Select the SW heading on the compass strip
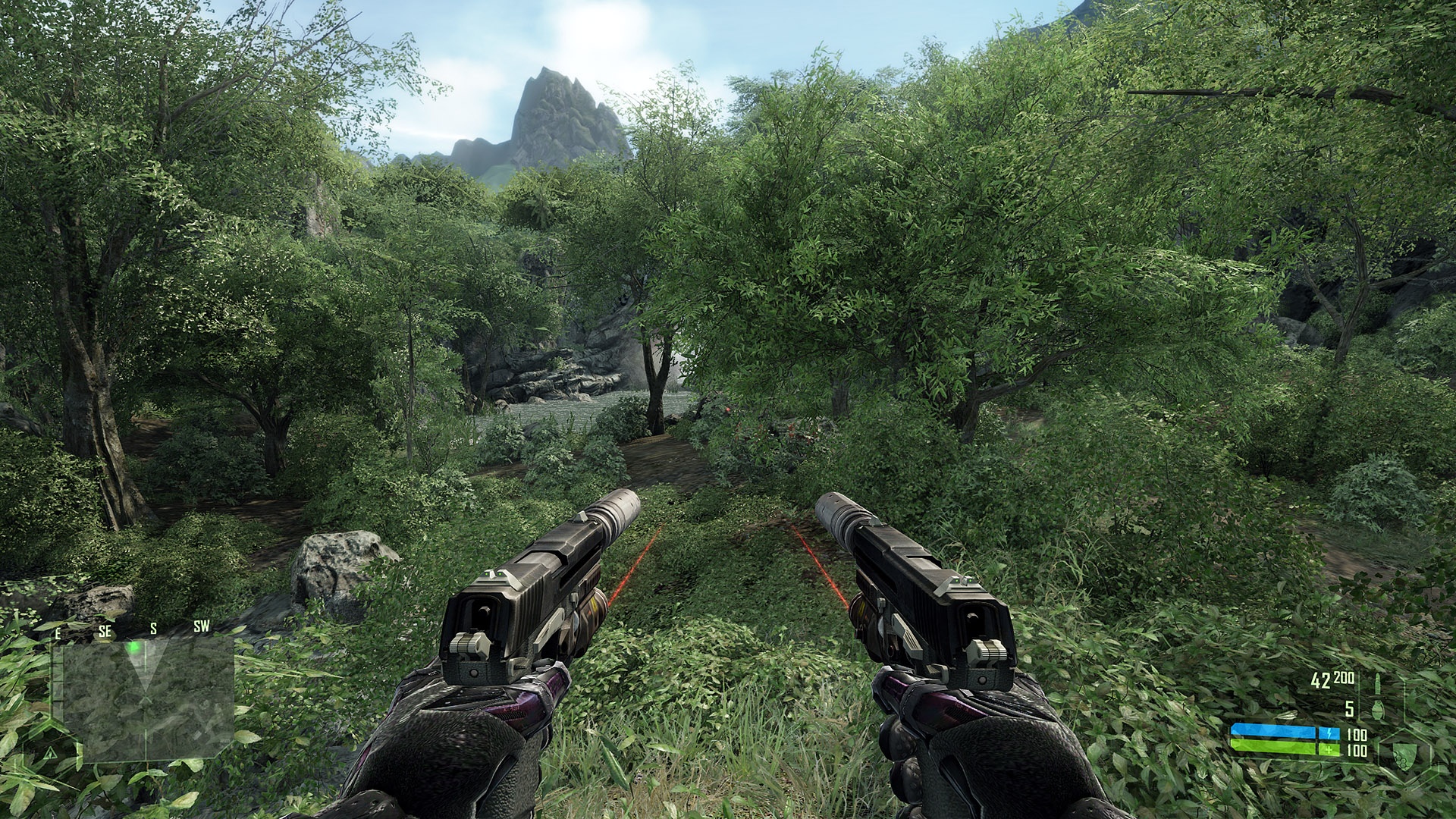This screenshot has width=1456, height=819. [x=202, y=626]
